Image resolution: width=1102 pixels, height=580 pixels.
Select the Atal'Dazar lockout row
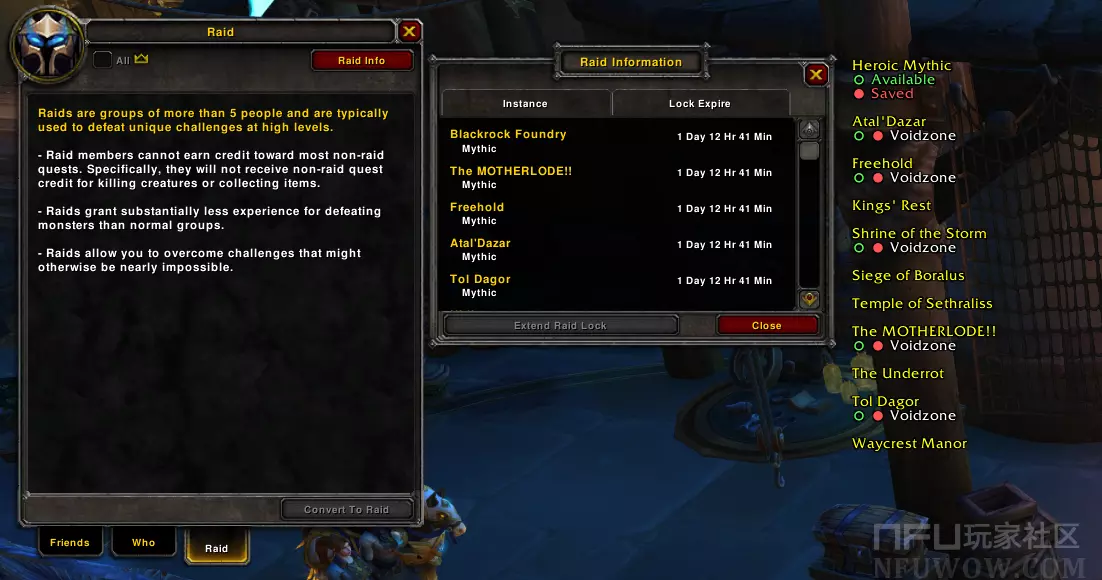(615, 249)
